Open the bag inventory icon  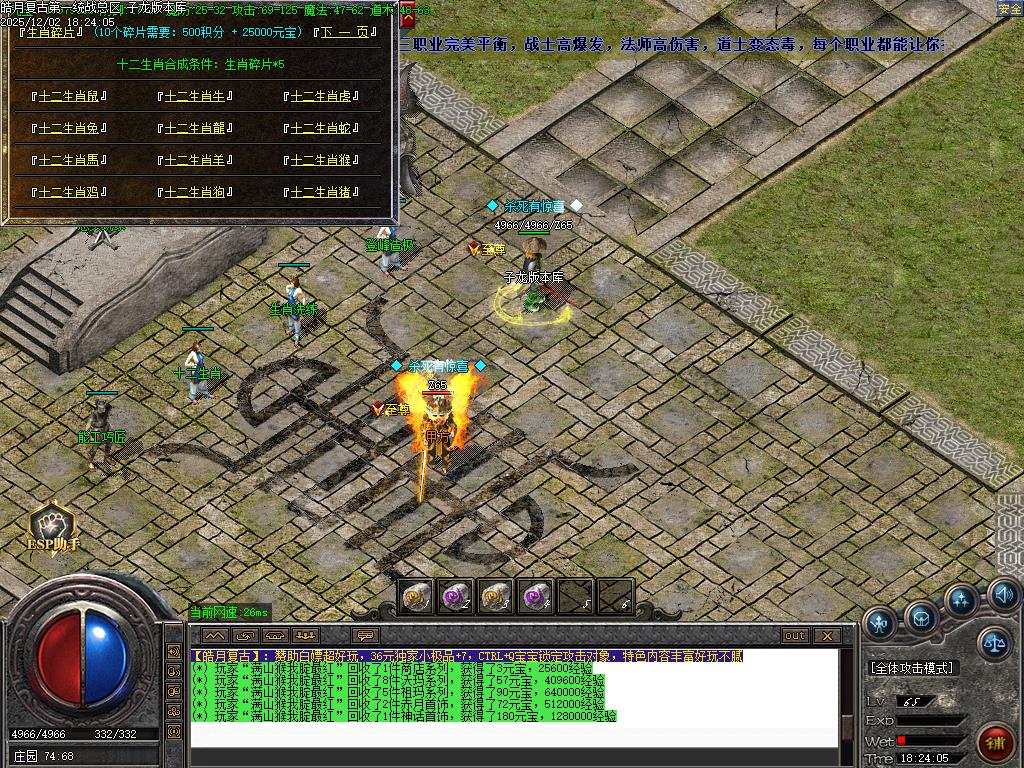[x=921, y=617]
